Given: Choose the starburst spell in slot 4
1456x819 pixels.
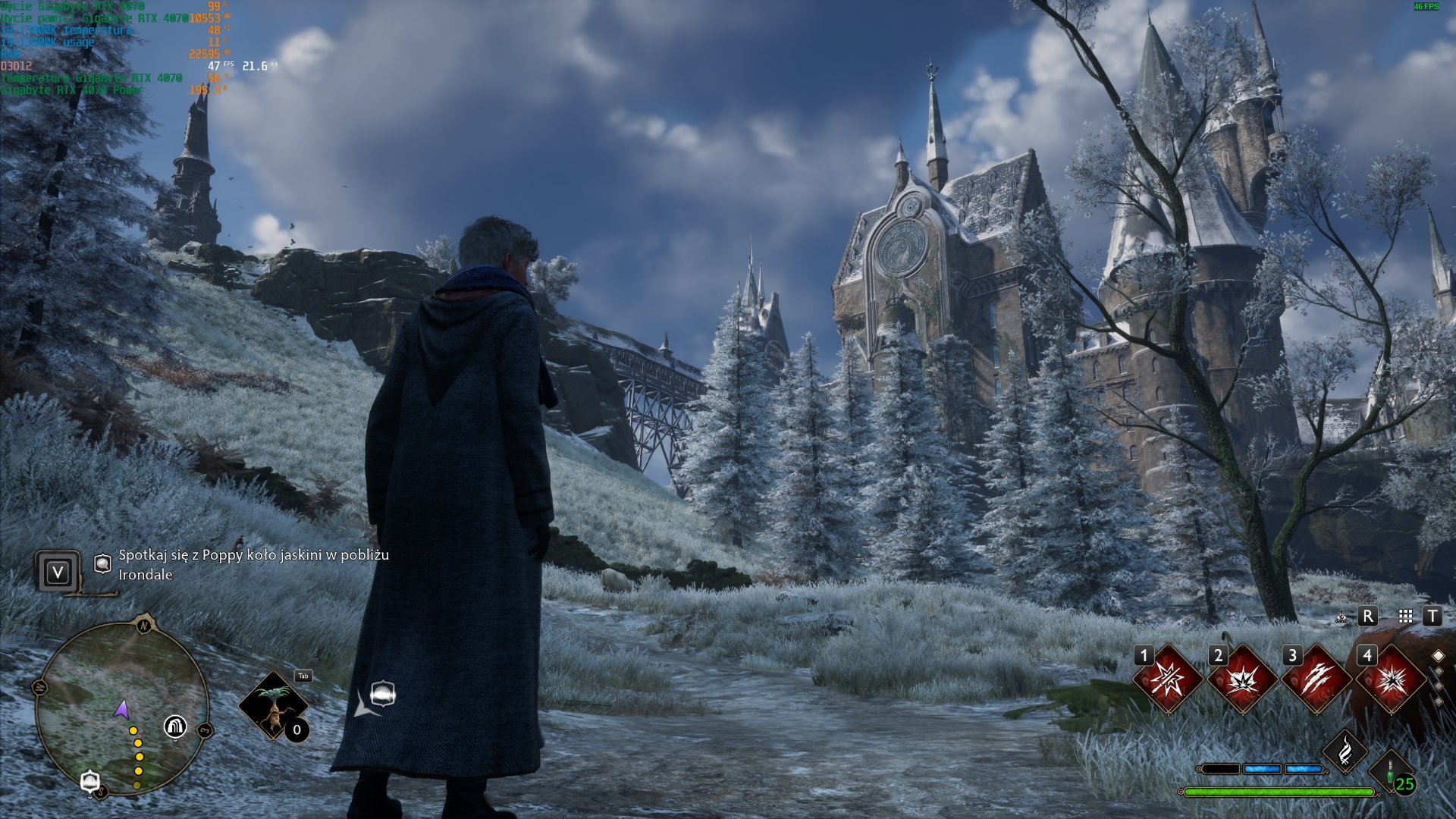Looking at the screenshot, I should pyautogui.click(x=1391, y=679).
